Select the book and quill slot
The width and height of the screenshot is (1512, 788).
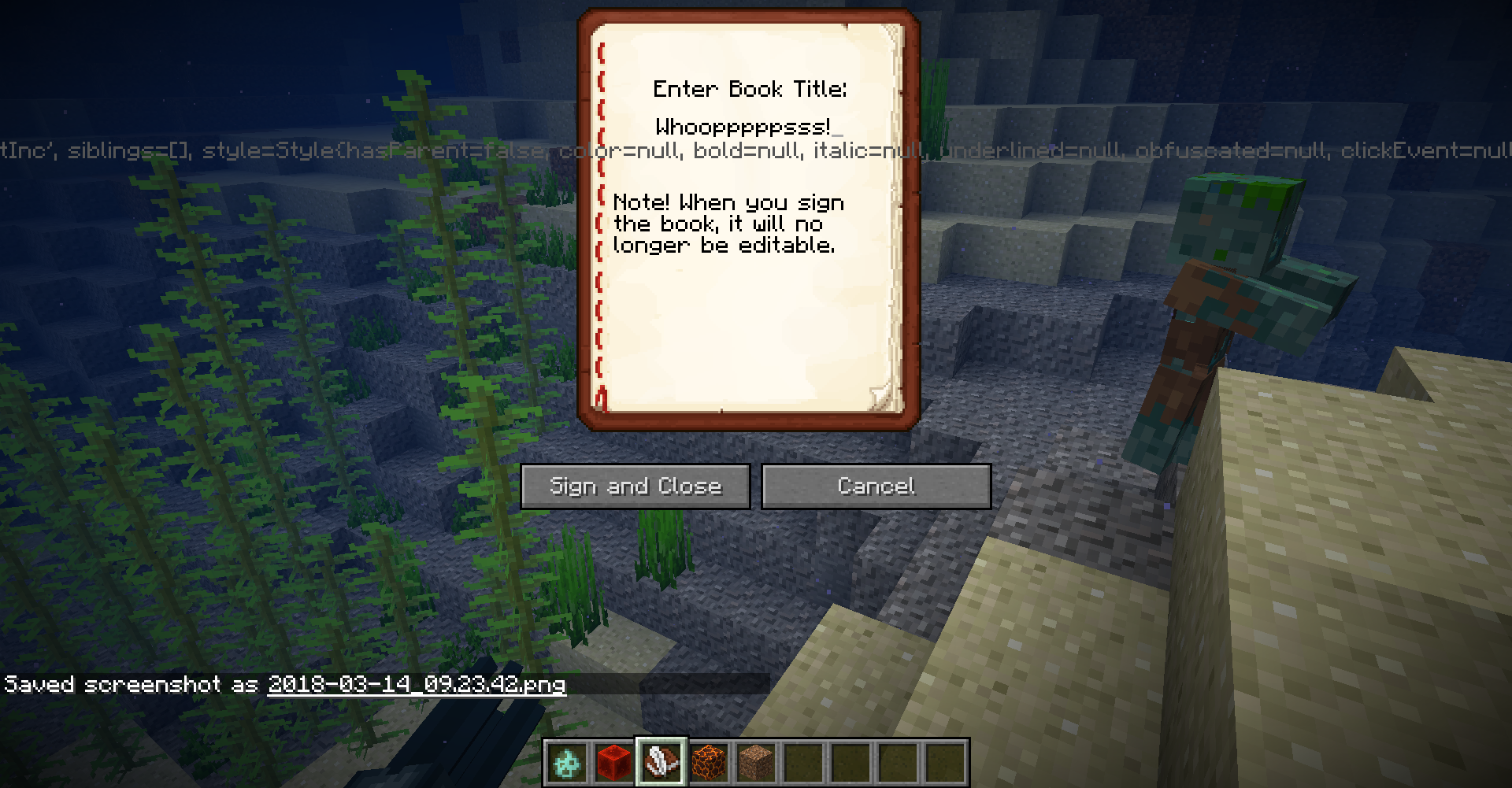[x=661, y=762]
